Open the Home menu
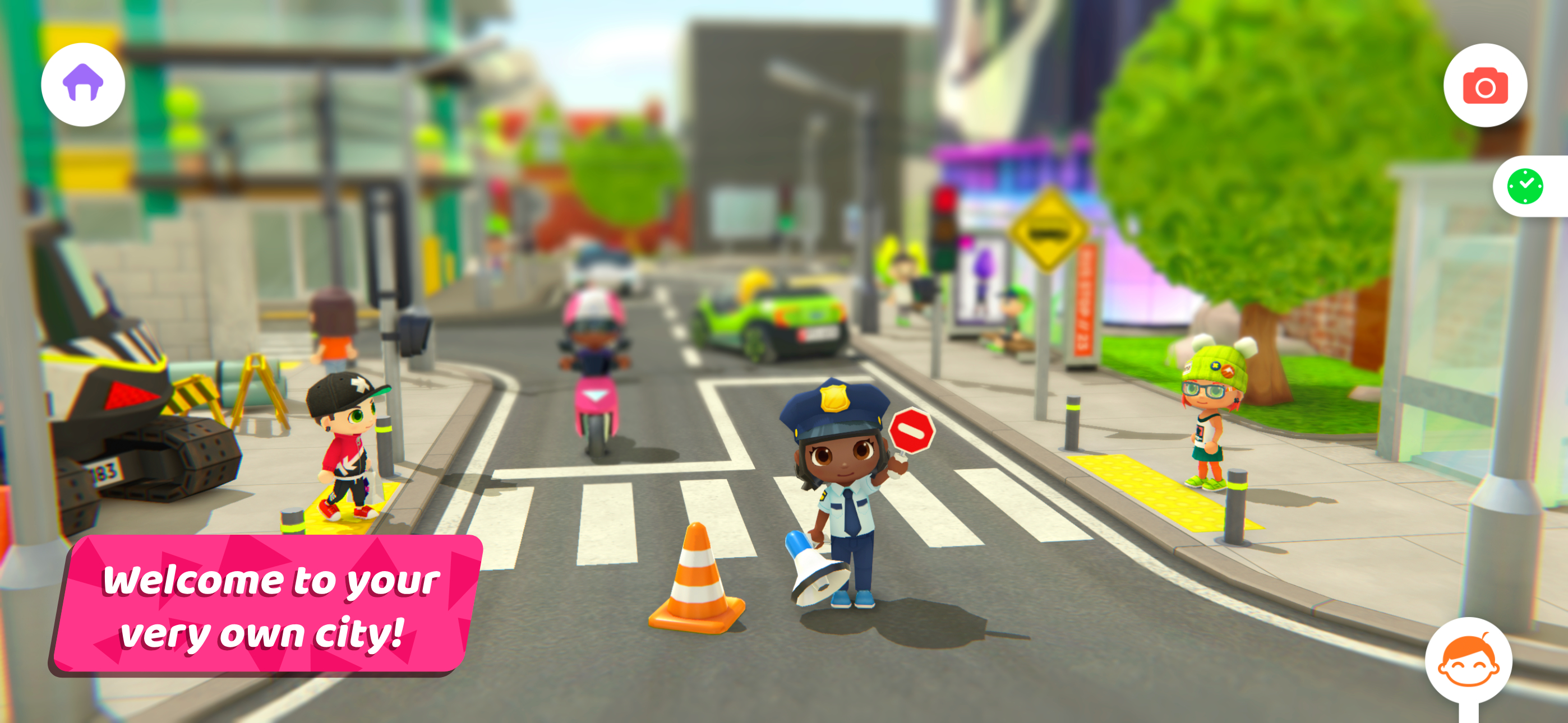 coord(83,84)
